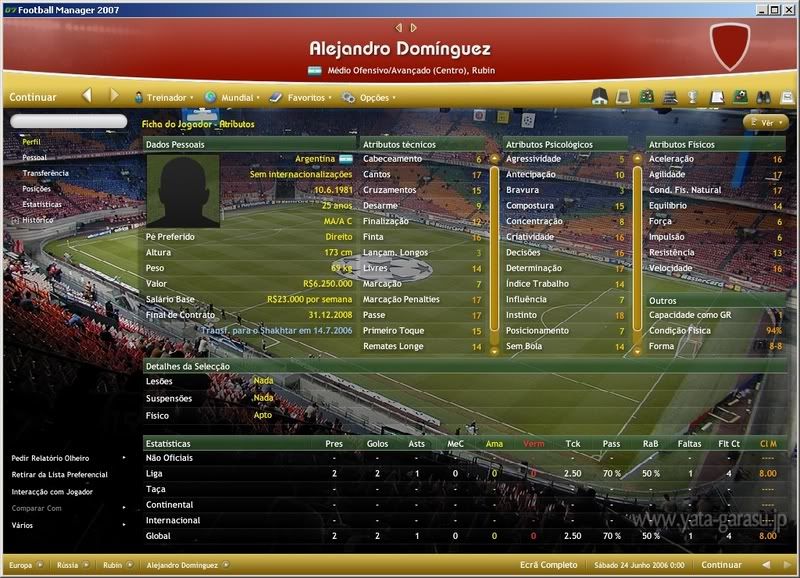Select the Pessoal section in the sidebar

[34, 158]
